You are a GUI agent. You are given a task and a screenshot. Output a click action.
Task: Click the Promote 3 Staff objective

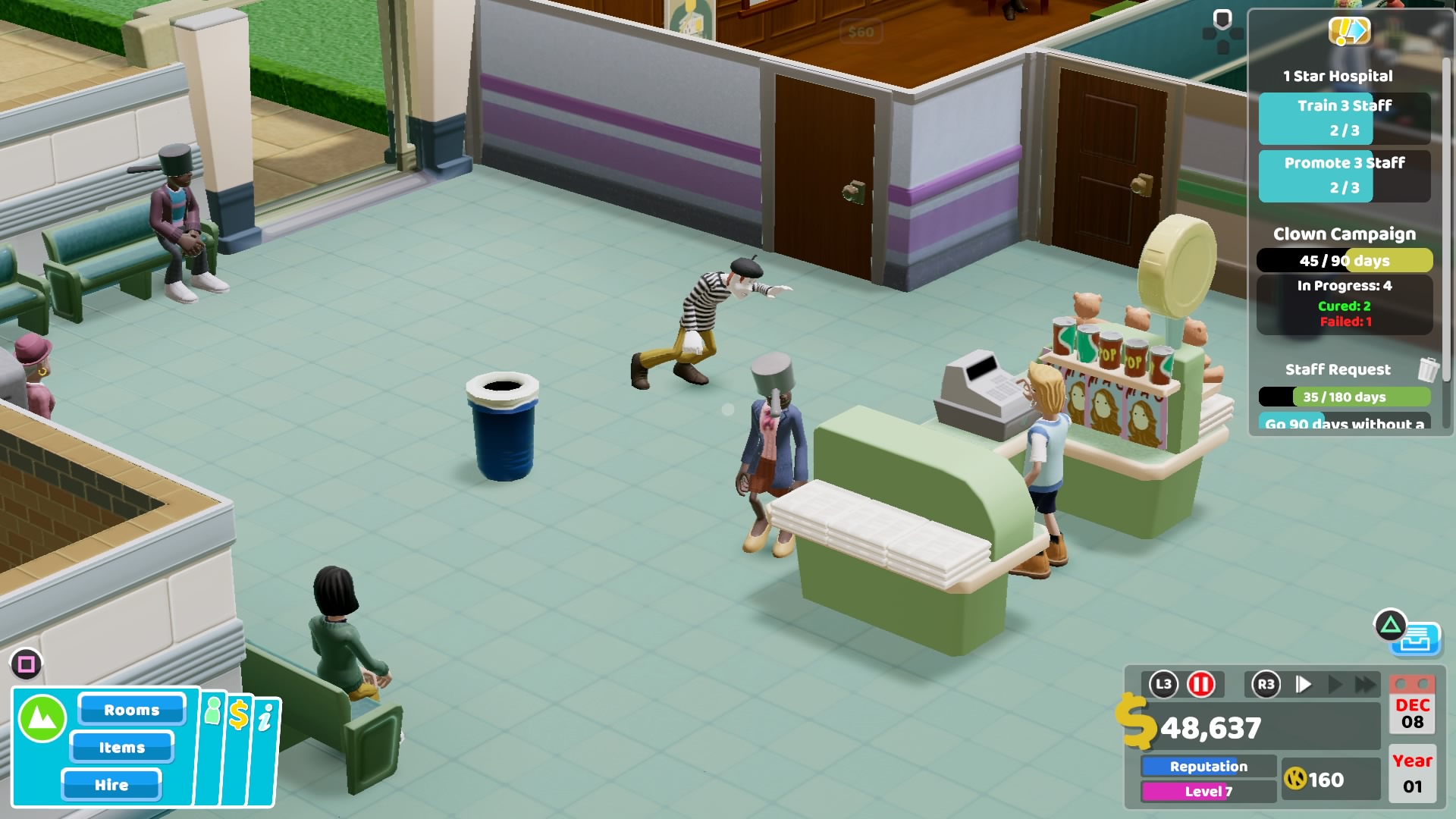coord(1343,175)
